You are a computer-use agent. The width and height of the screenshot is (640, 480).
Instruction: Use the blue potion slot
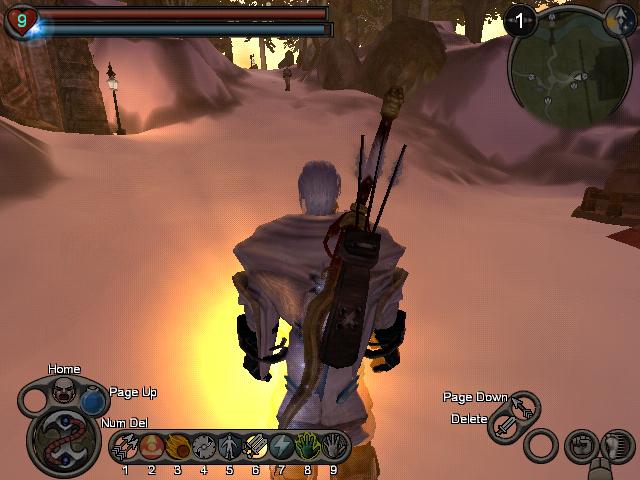point(93,402)
